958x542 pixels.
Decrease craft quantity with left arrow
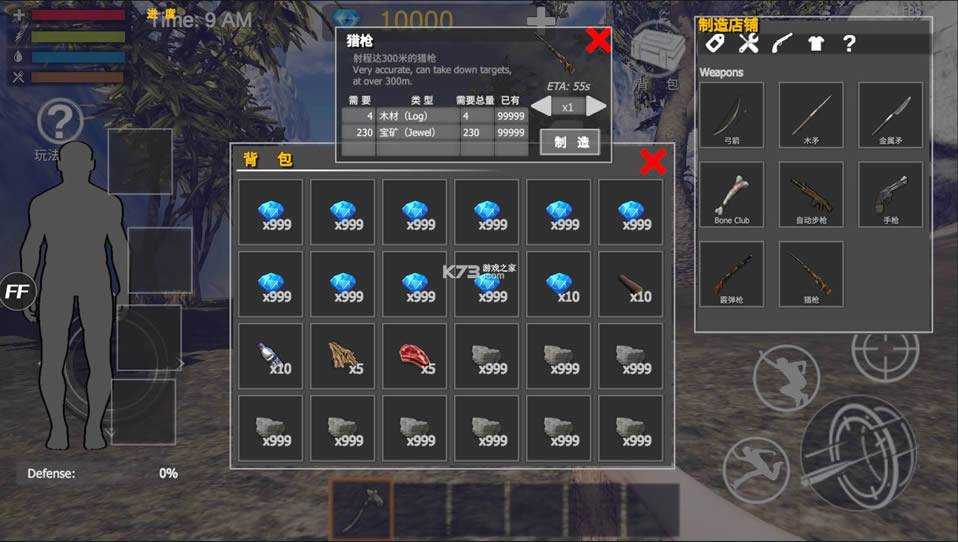click(540, 106)
